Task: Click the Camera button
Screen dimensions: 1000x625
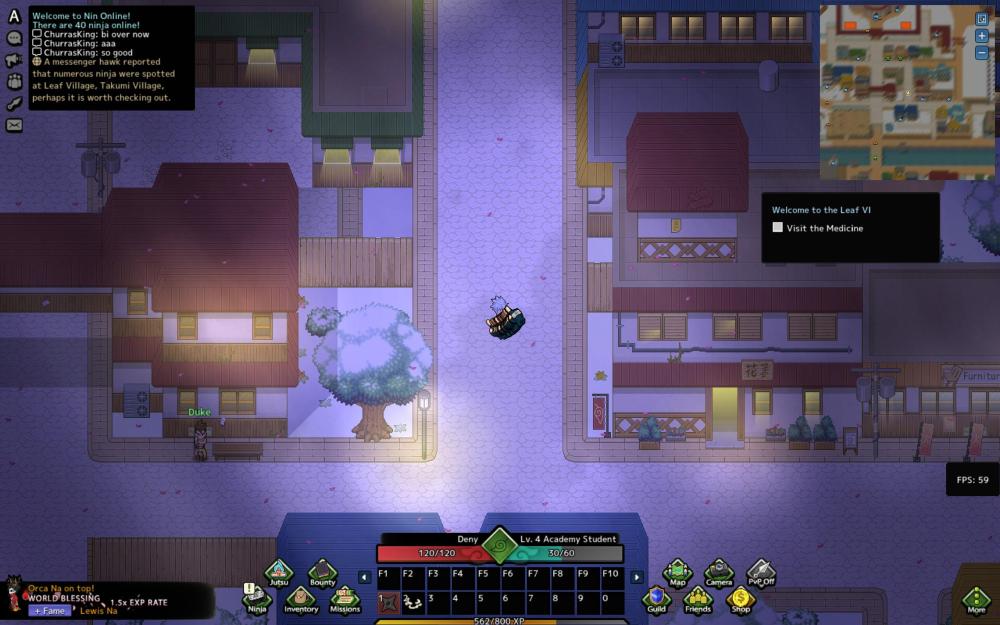Action: tap(719, 572)
